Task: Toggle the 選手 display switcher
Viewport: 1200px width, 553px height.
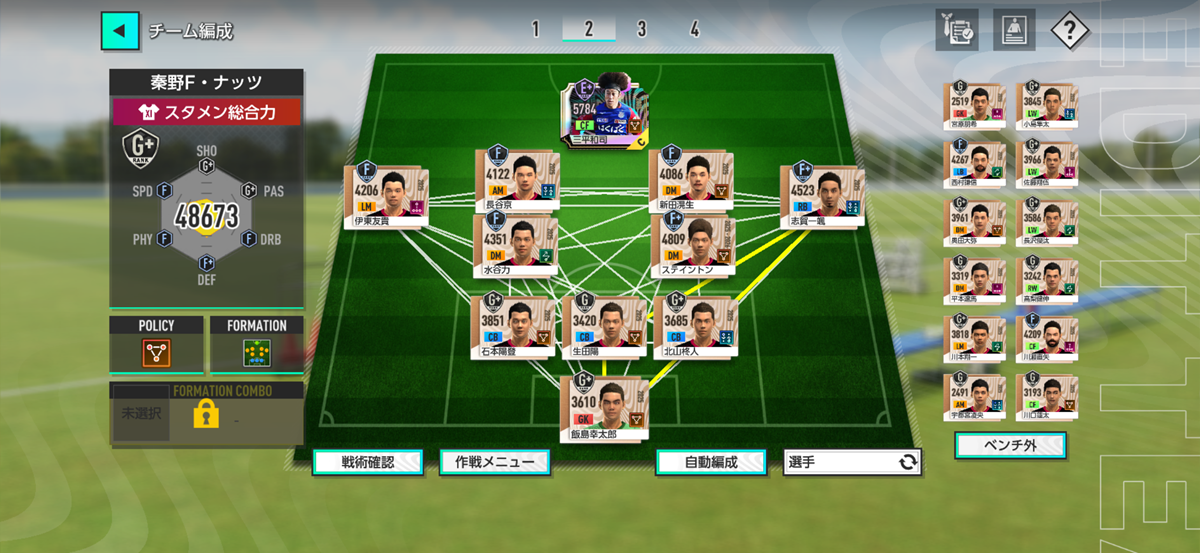Action: click(852, 462)
